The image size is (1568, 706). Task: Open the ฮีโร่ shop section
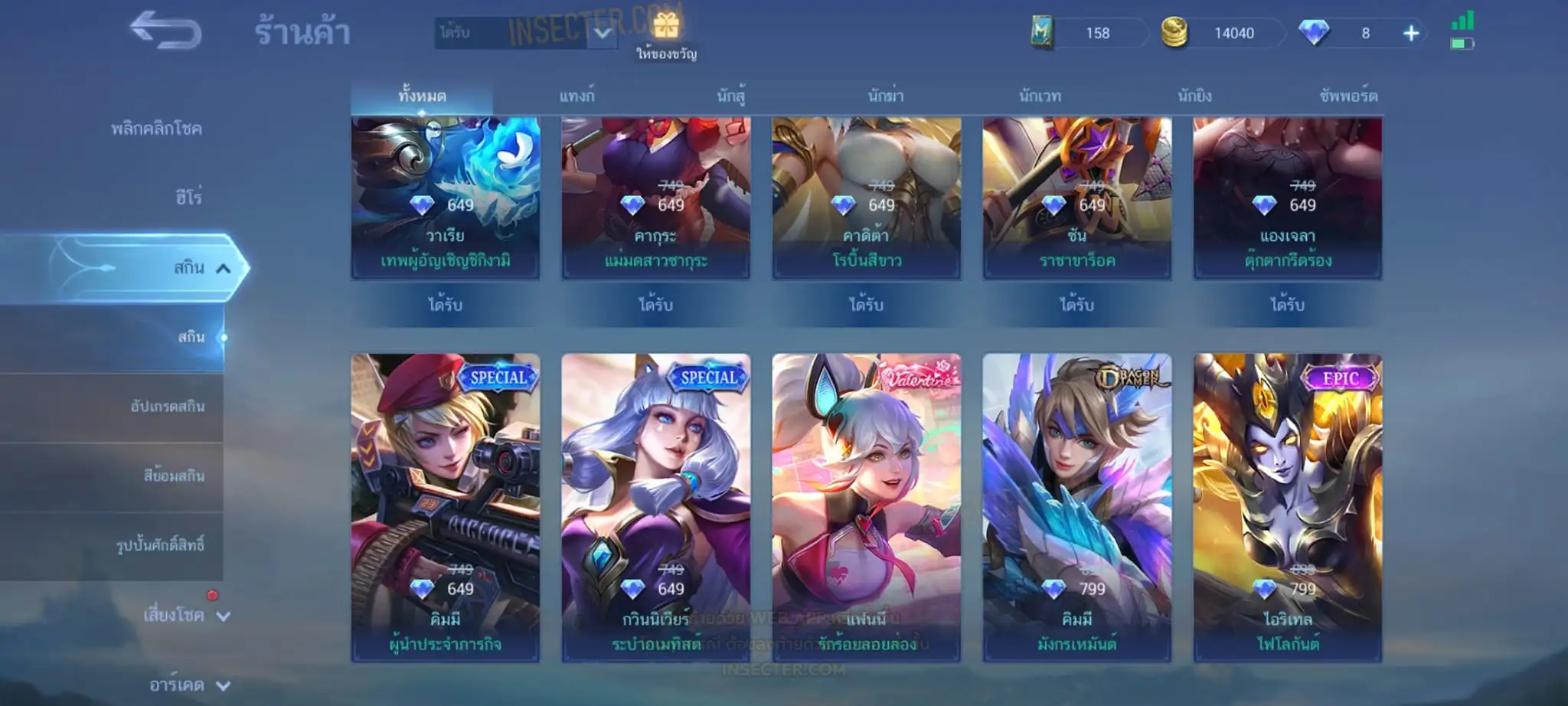pyautogui.click(x=188, y=198)
